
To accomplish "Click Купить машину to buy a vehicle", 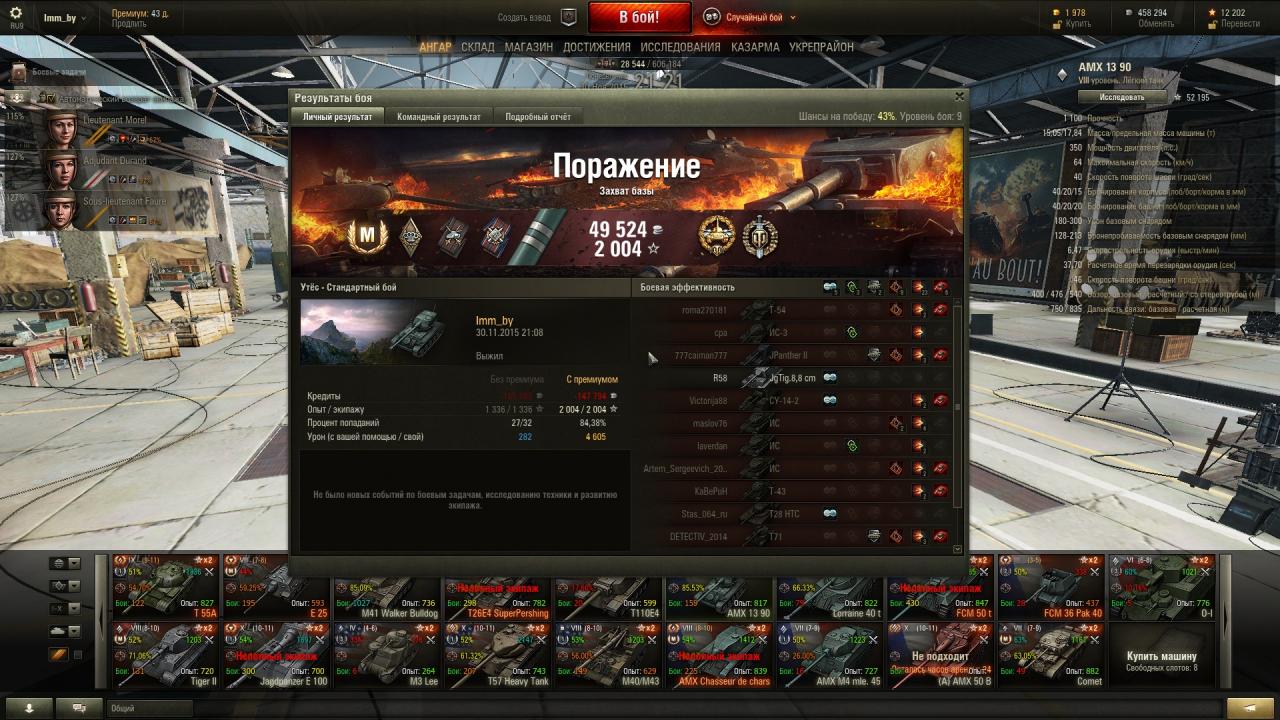I will pyautogui.click(x=1161, y=659).
